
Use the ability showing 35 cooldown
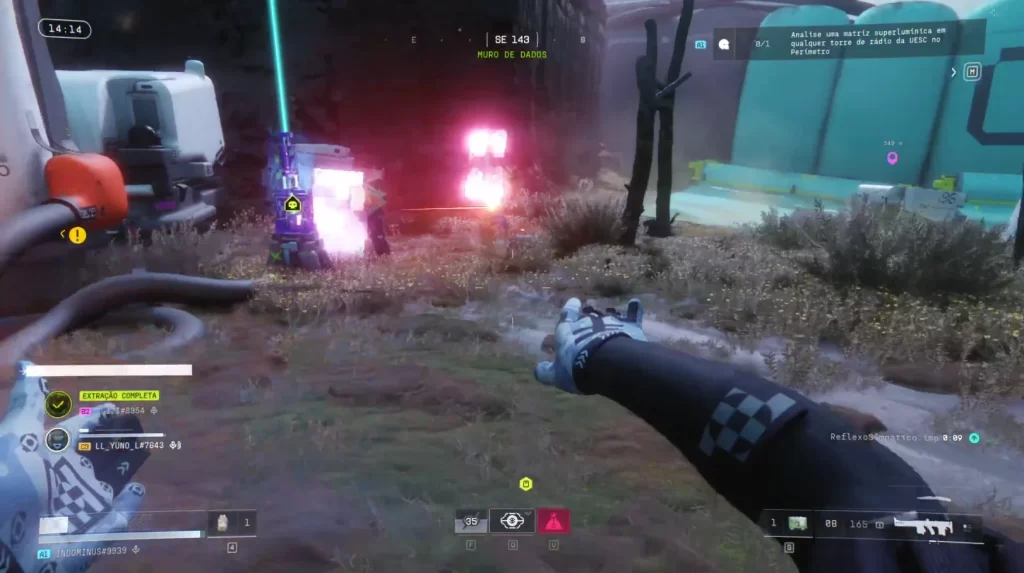[x=470, y=520]
